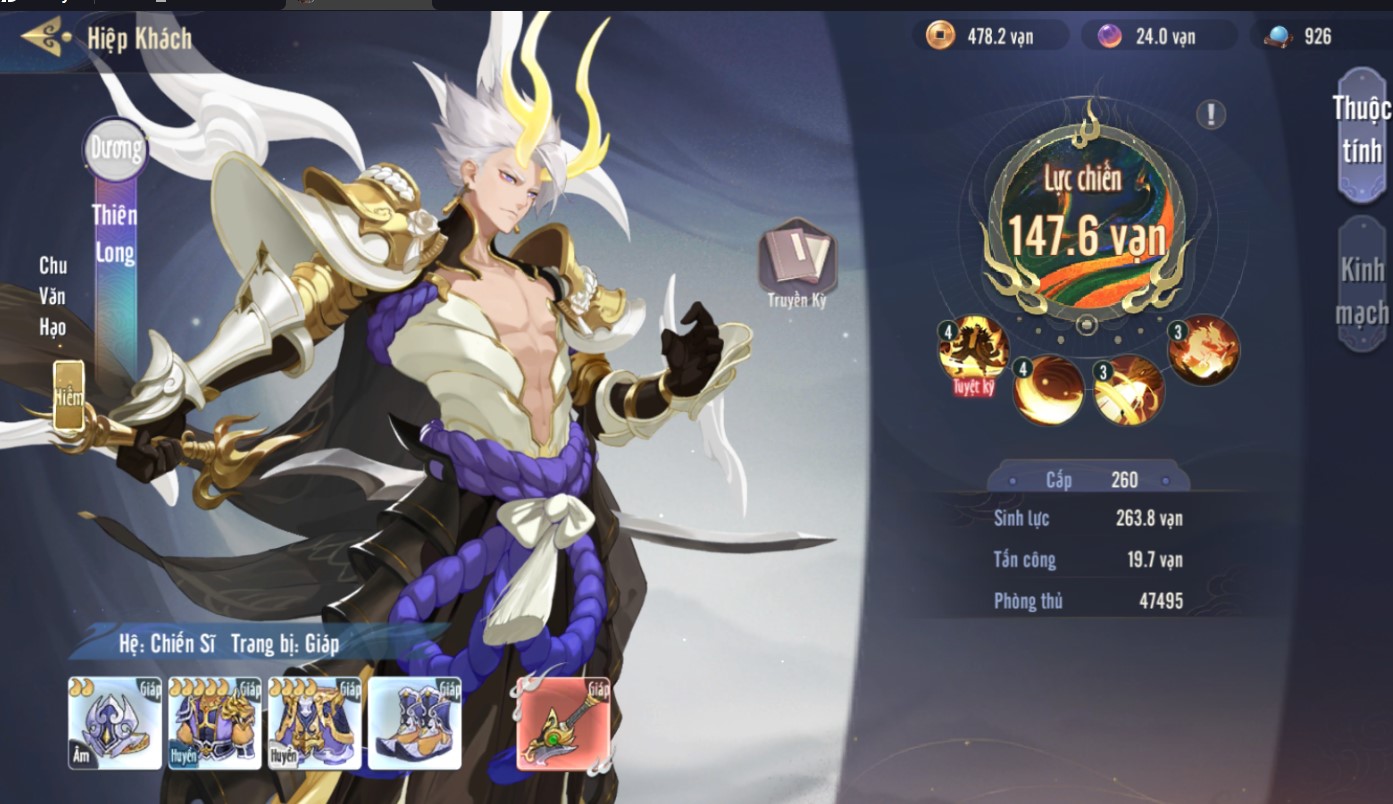Click the gold coin currency icon
Image resolution: width=1393 pixels, height=804 pixels.
[x=940, y=37]
